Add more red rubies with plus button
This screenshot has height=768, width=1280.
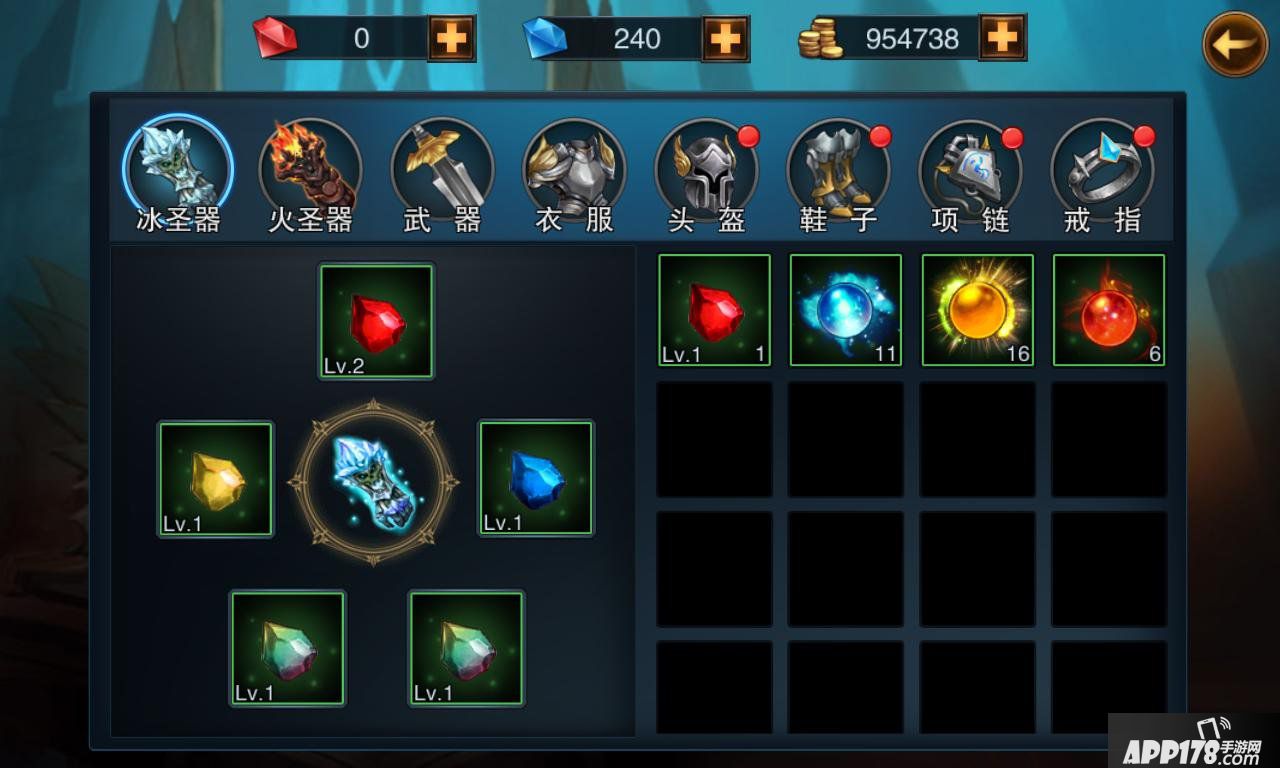451,39
